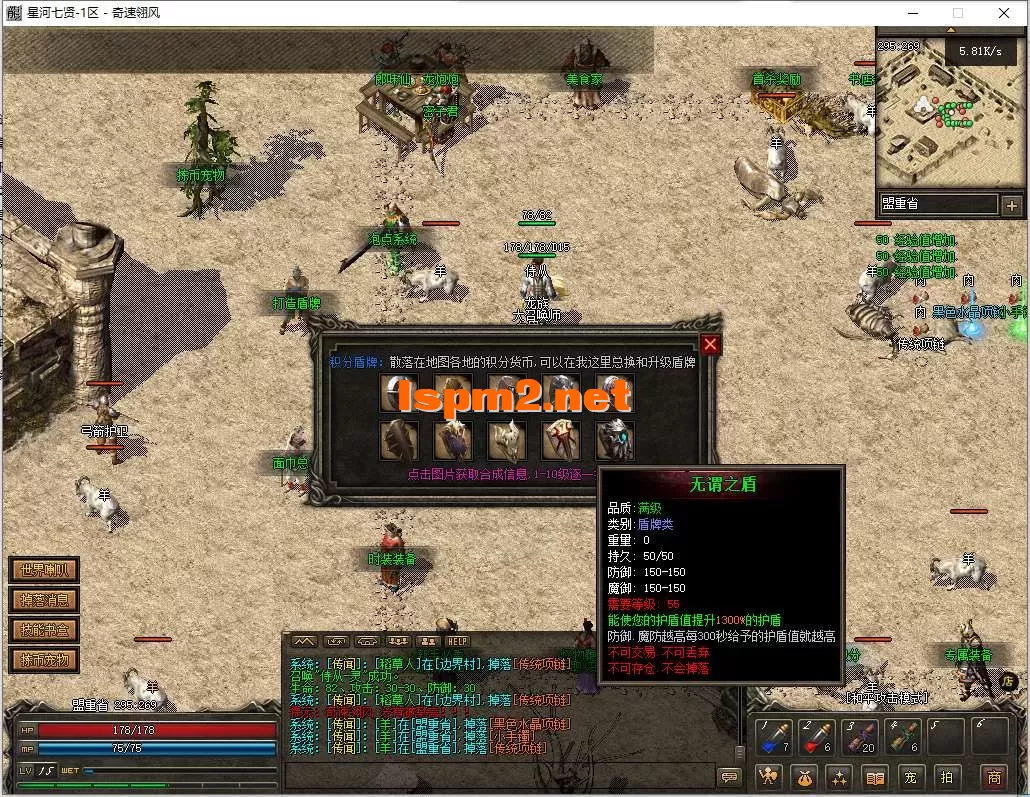Expand the minimap with the plus button

coord(1011,205)
